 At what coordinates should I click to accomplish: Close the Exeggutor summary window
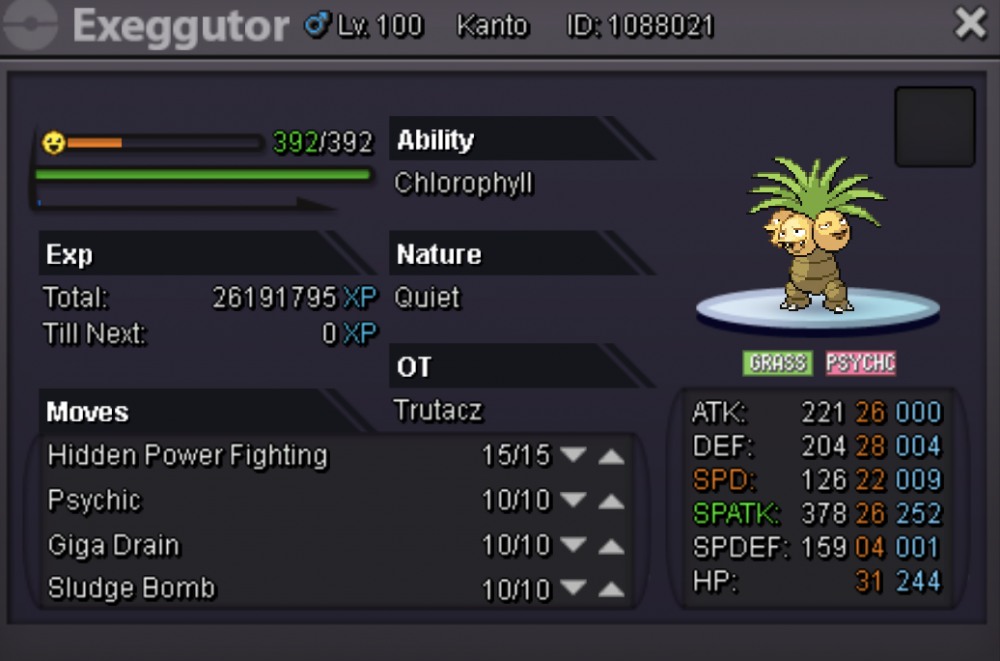click(970, 24)
